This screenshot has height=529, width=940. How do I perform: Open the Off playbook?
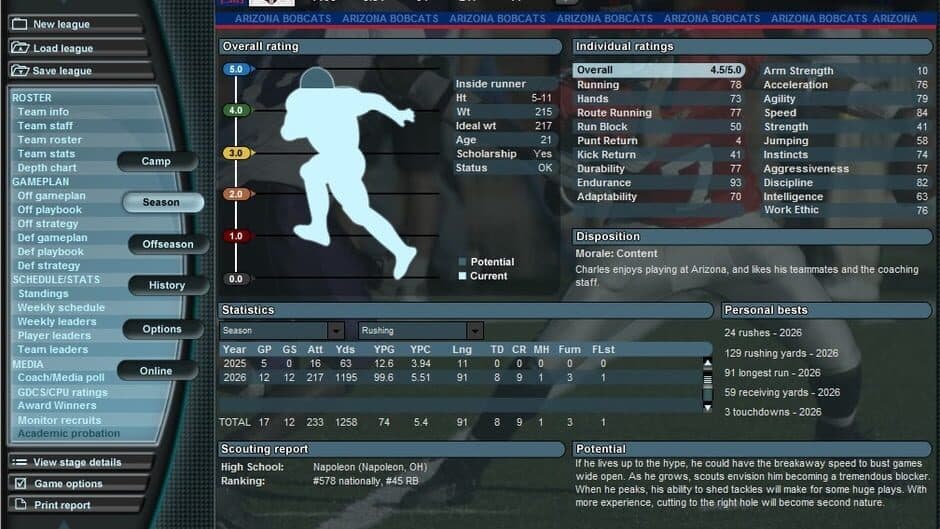[50, 210]
